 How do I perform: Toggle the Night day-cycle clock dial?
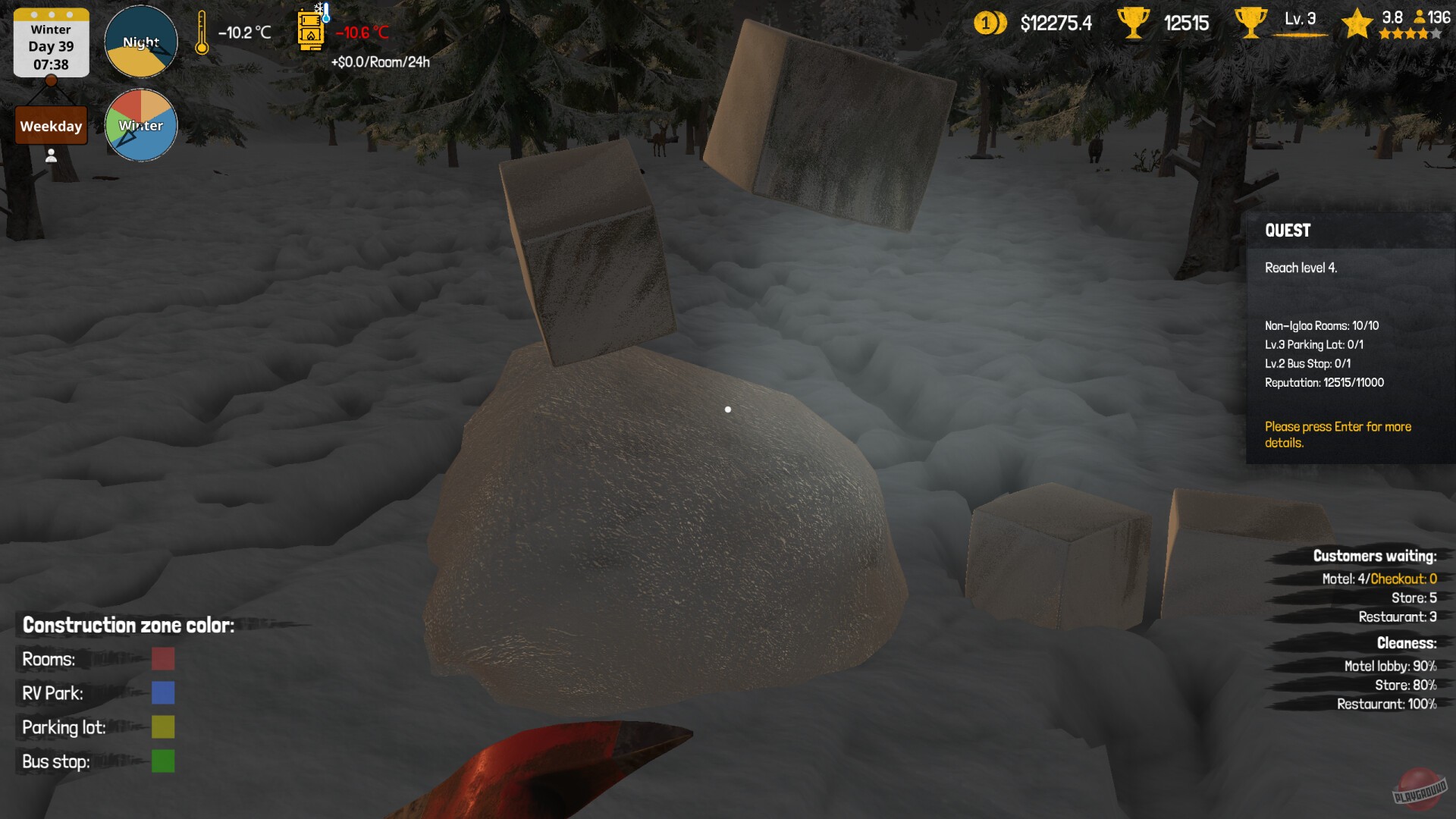(140, 42)
